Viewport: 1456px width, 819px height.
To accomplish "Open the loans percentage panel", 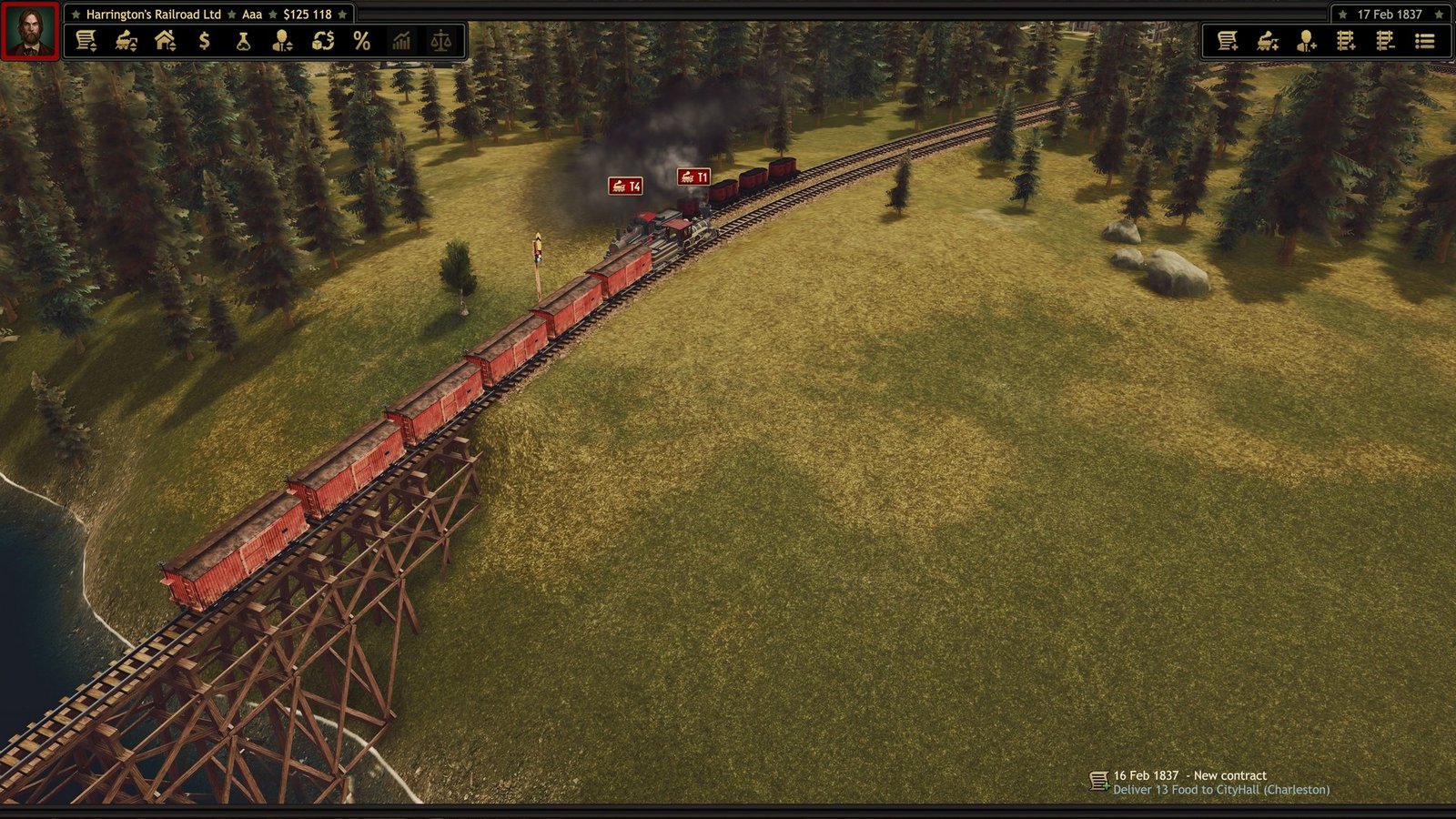I will [362, 41].
